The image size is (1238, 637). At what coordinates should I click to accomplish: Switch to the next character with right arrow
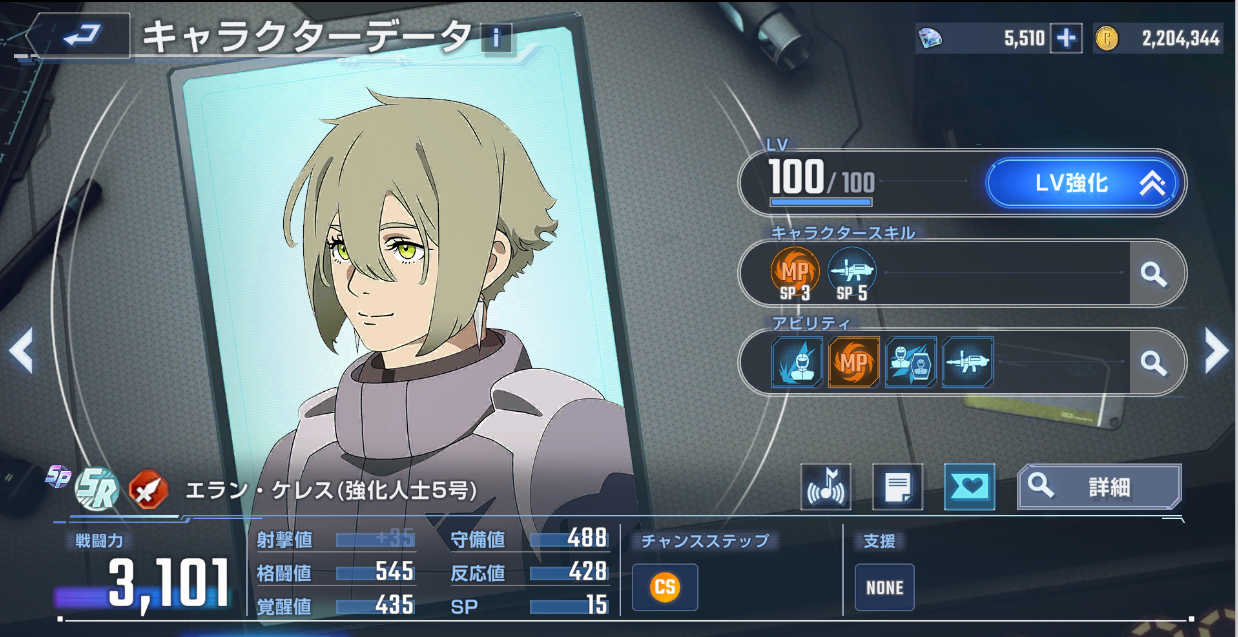[1215, 350]
